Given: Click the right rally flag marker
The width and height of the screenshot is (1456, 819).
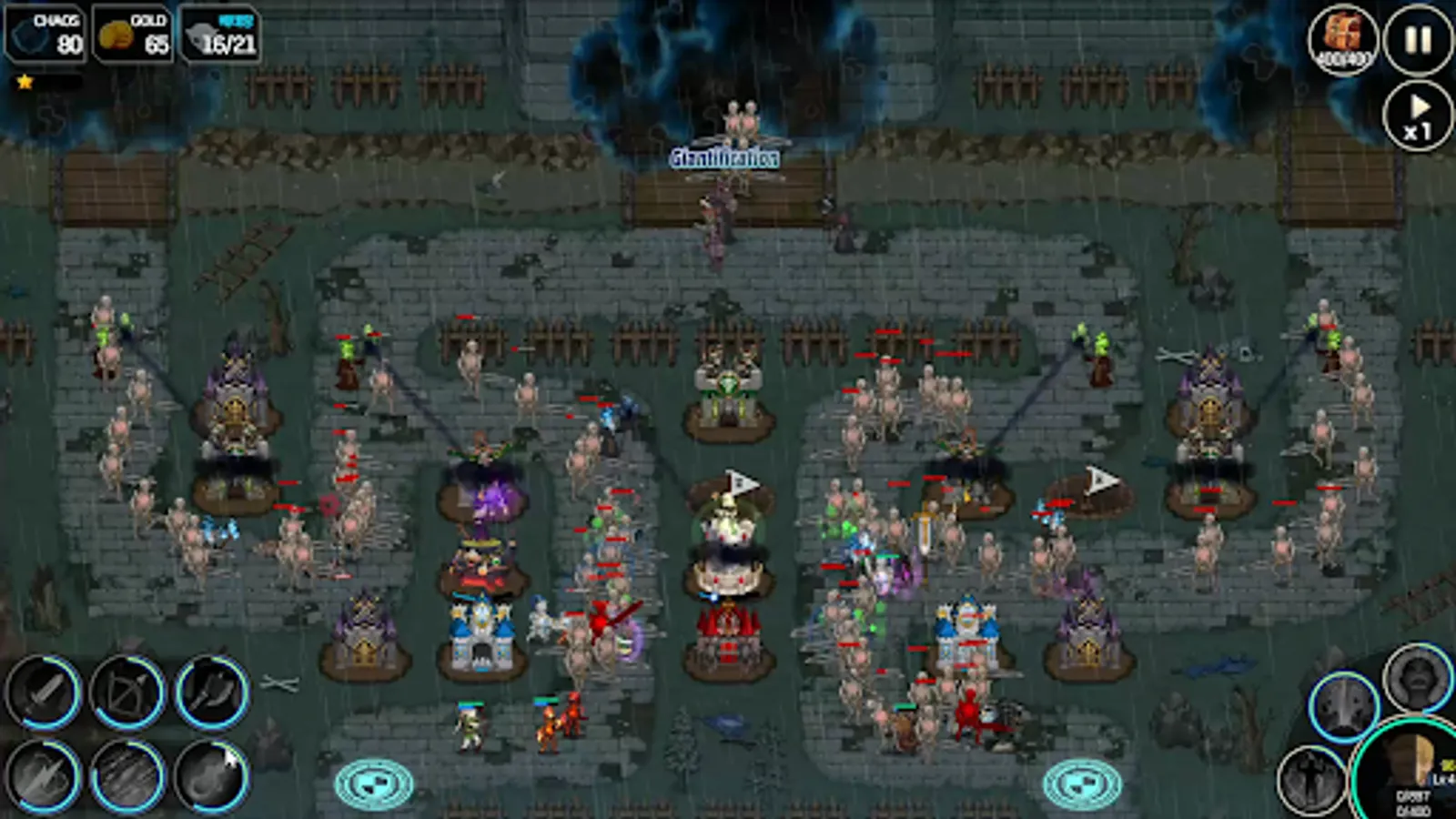Looking at the screenshot, I should coord(1083,781).
